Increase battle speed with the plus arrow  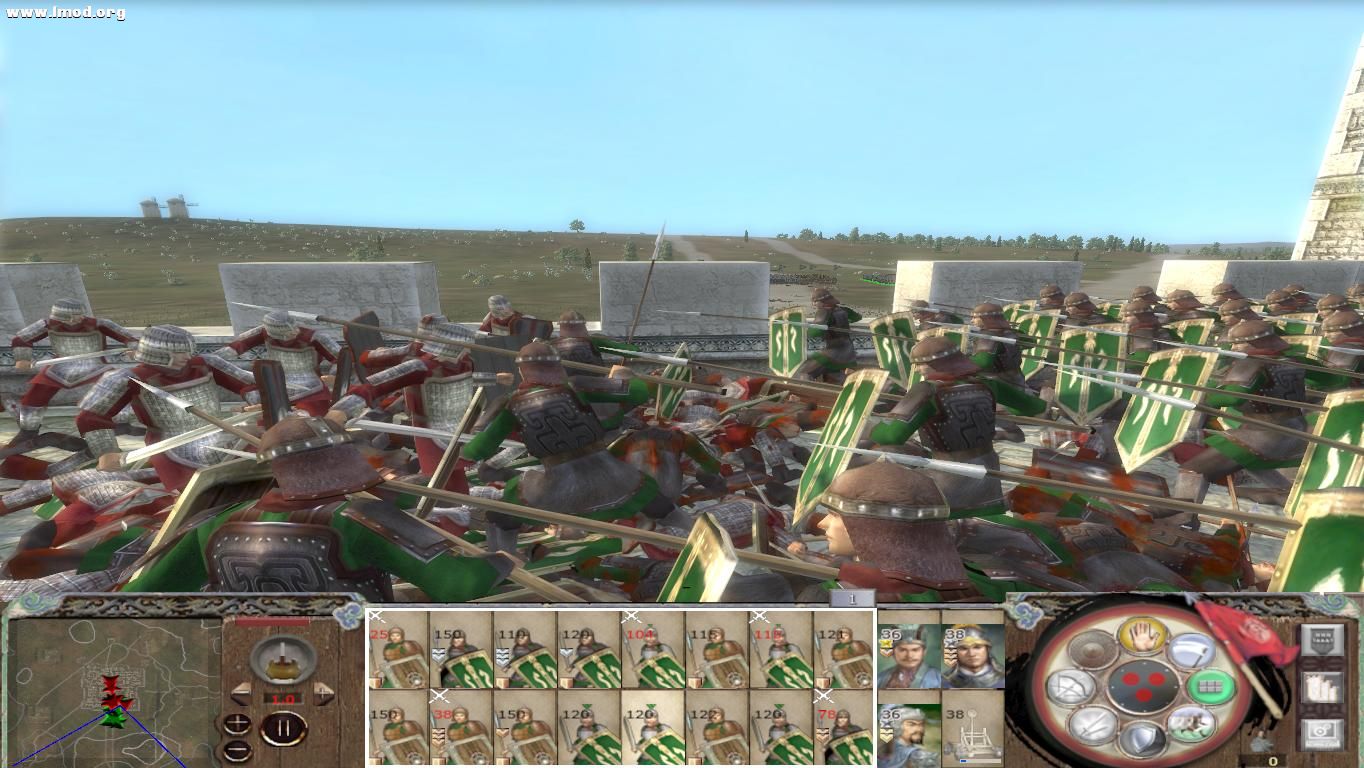click(x=324, y=693)
